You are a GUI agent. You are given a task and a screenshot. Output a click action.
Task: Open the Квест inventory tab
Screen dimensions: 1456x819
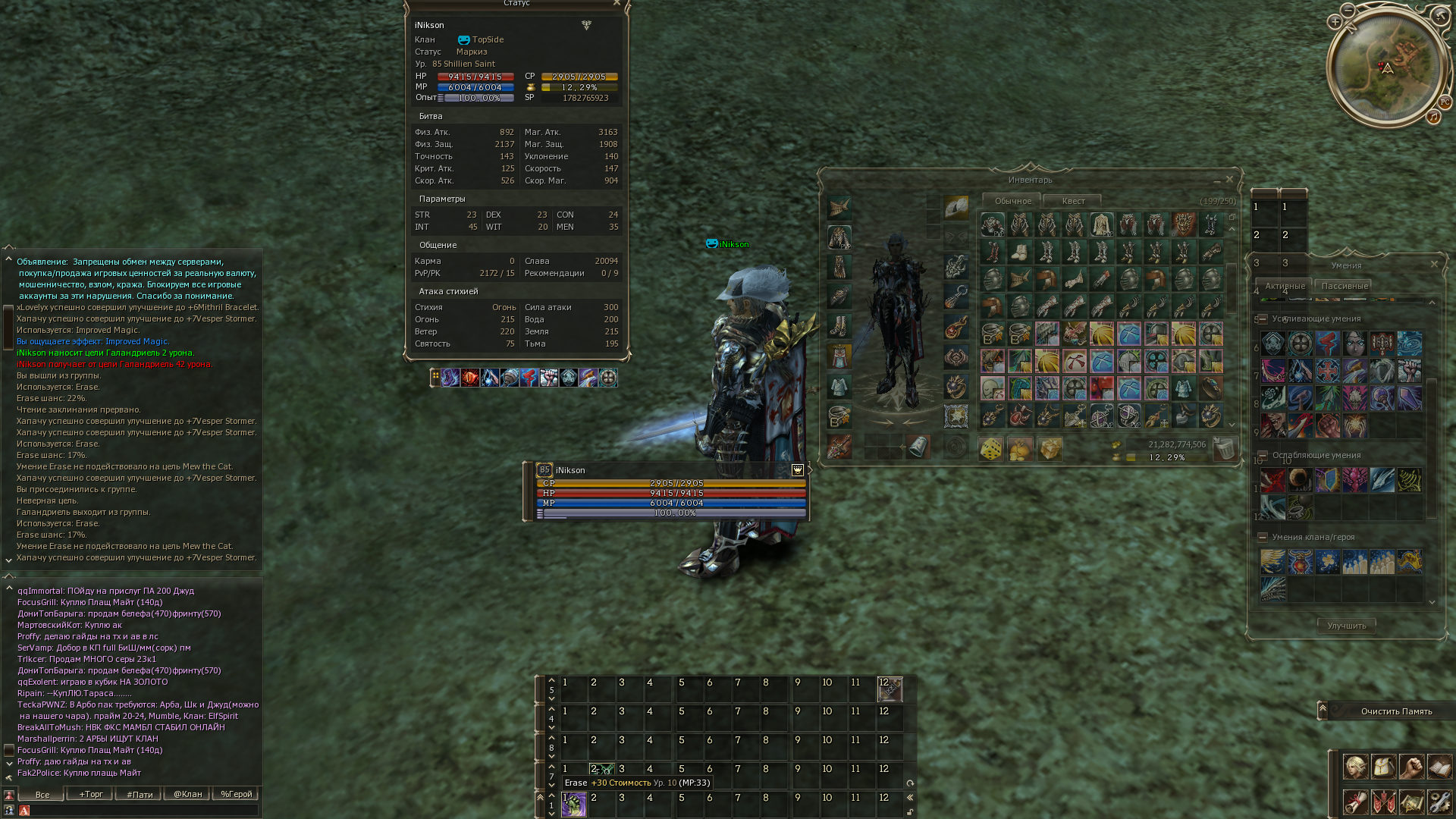[1072, 201]
